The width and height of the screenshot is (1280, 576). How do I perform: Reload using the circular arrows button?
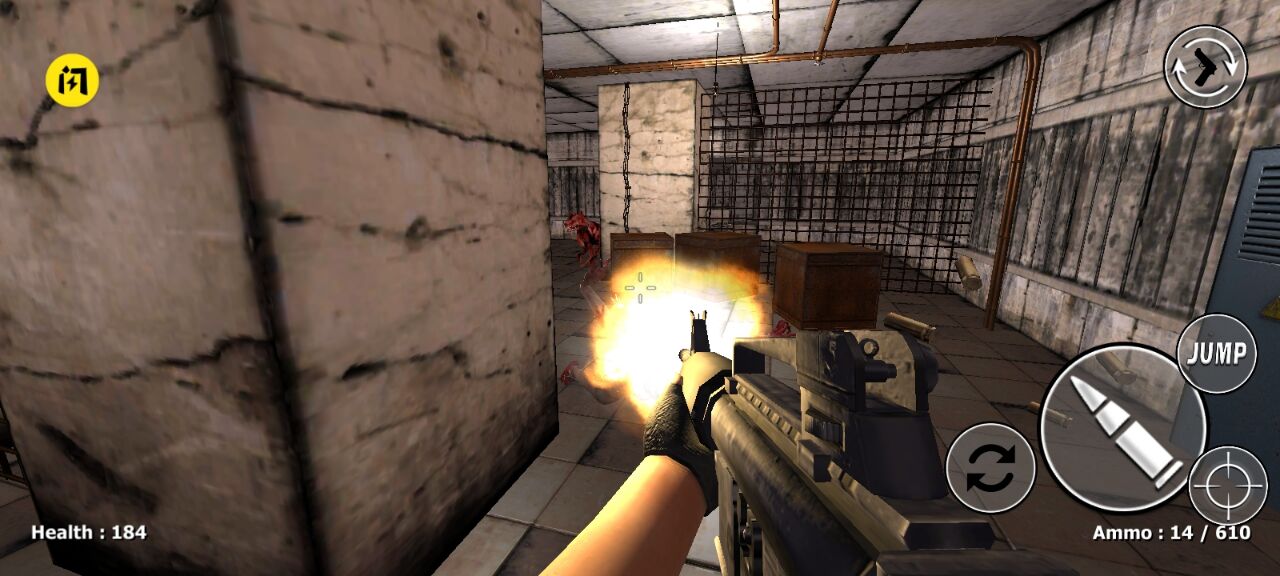coord(990,468)
